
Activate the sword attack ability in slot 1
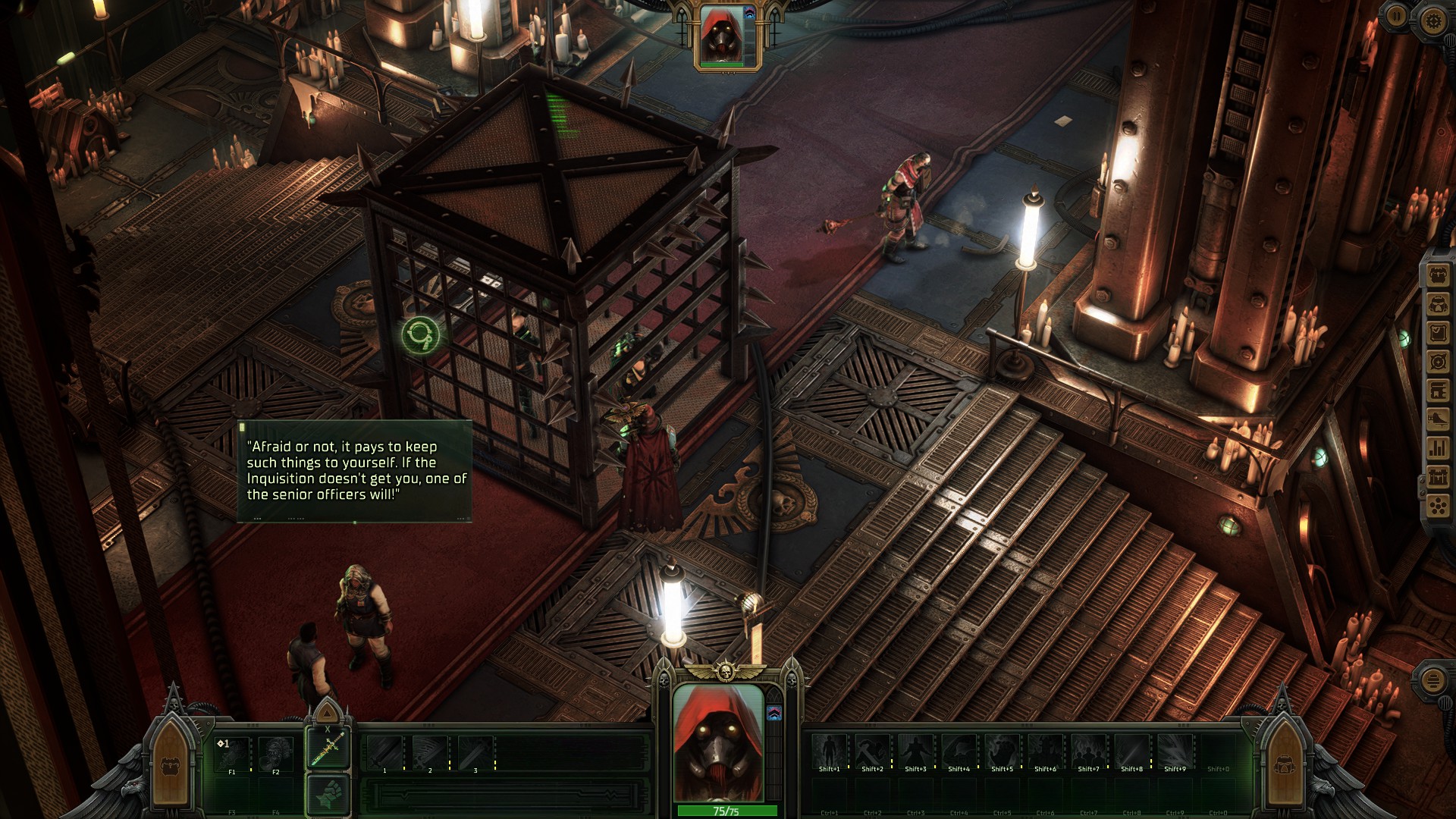coord(385,753)
